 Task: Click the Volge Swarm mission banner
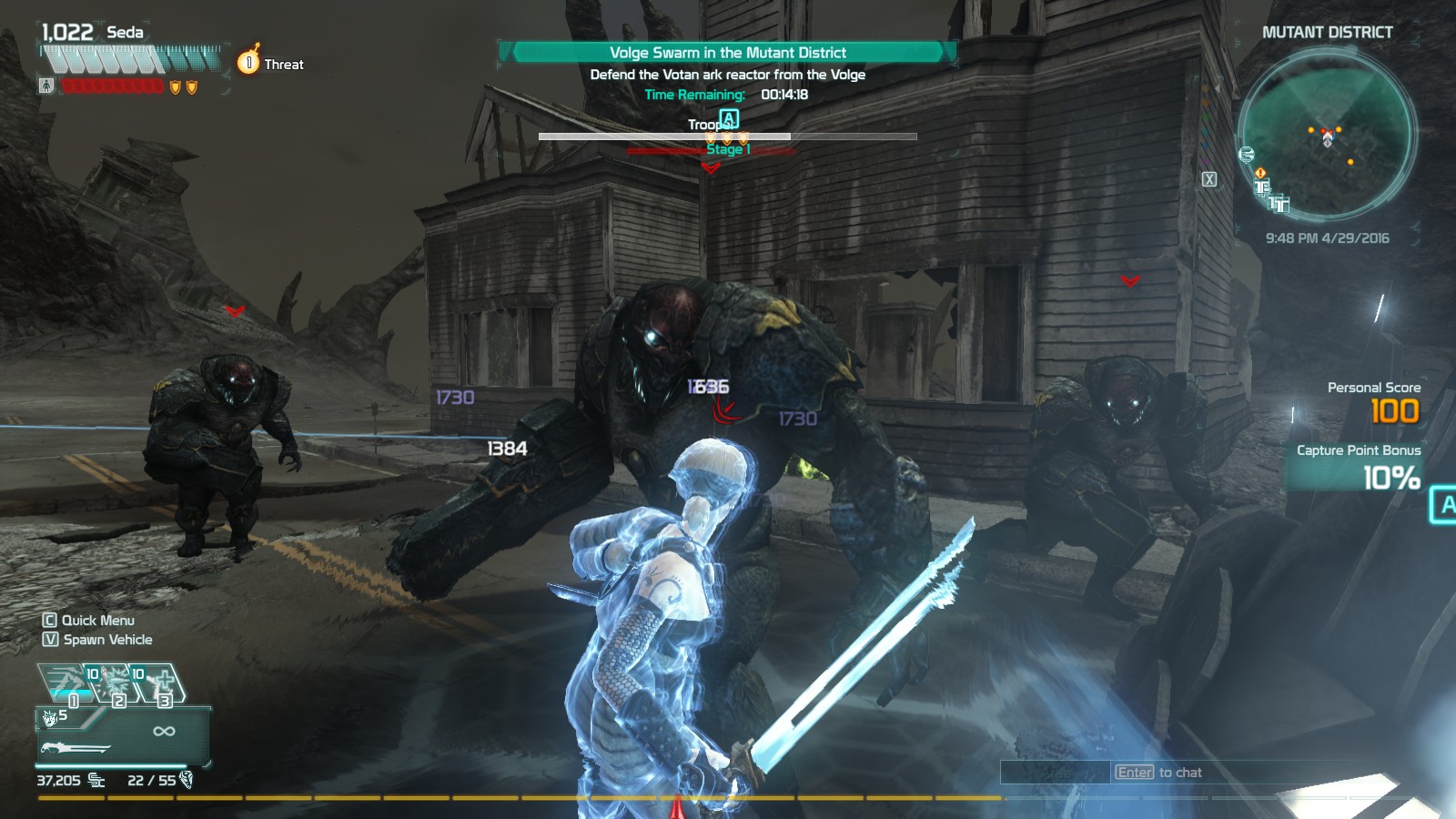point(728,53)
